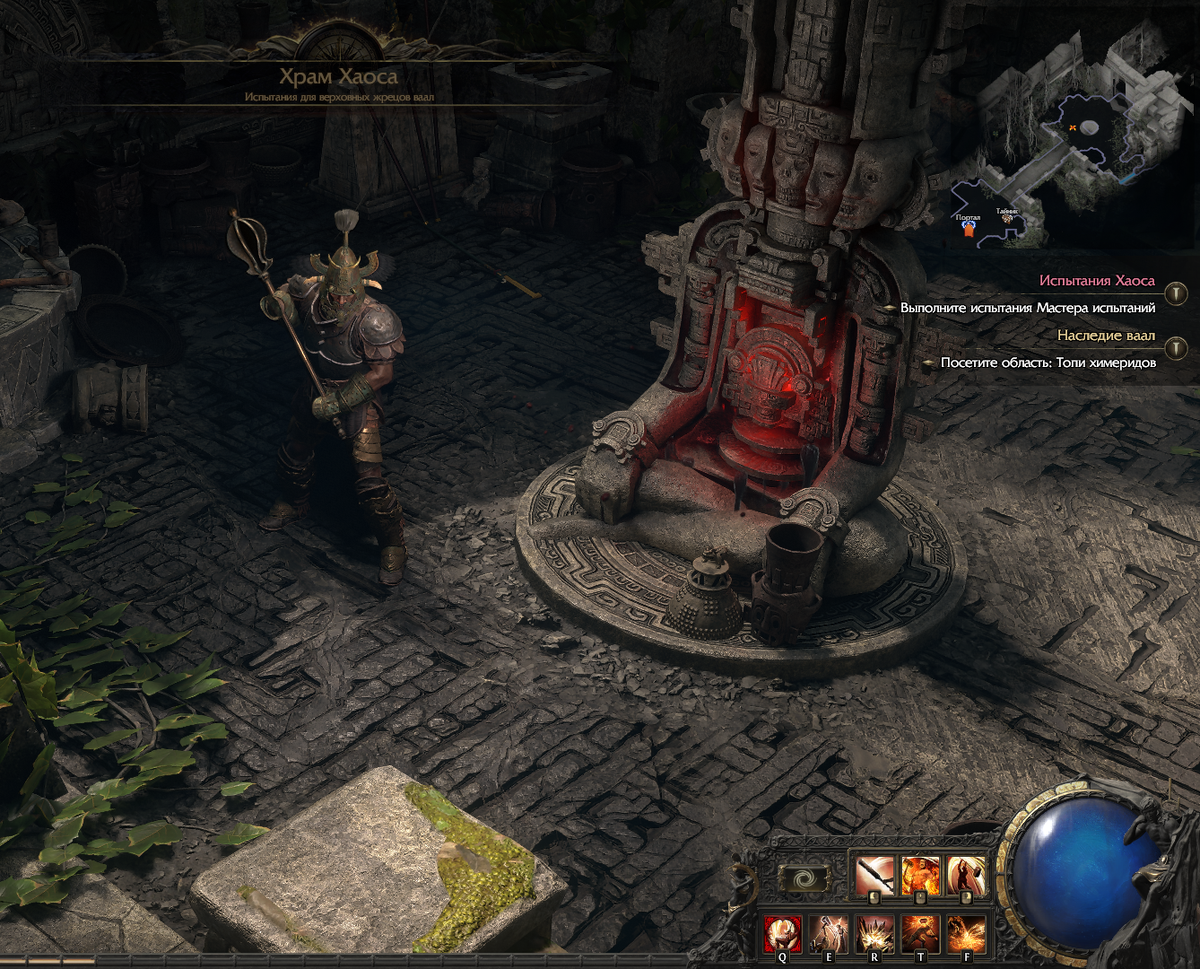Image resolution: width=1200 pixels, height=969 pixels.
Task: Activate the red-bordered skill bound to Q
Action: 783,934
